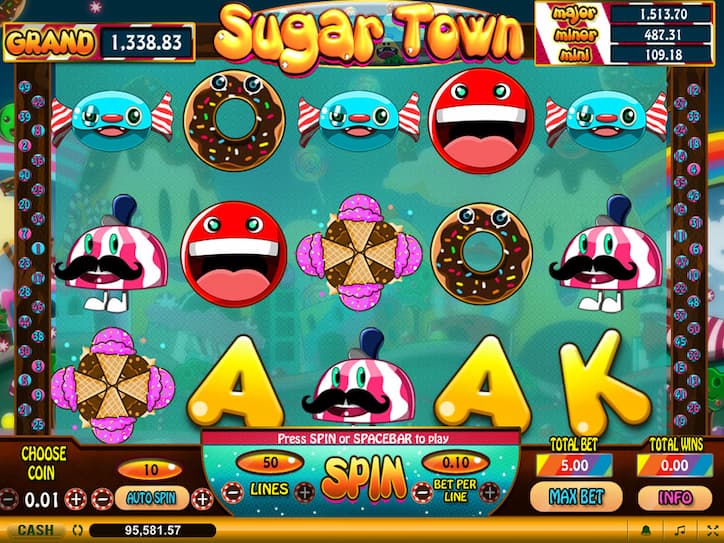Lower the bet per line
The width and height of the screenshot is (724, 543).
pyautogui.click(x=421, y=490)
